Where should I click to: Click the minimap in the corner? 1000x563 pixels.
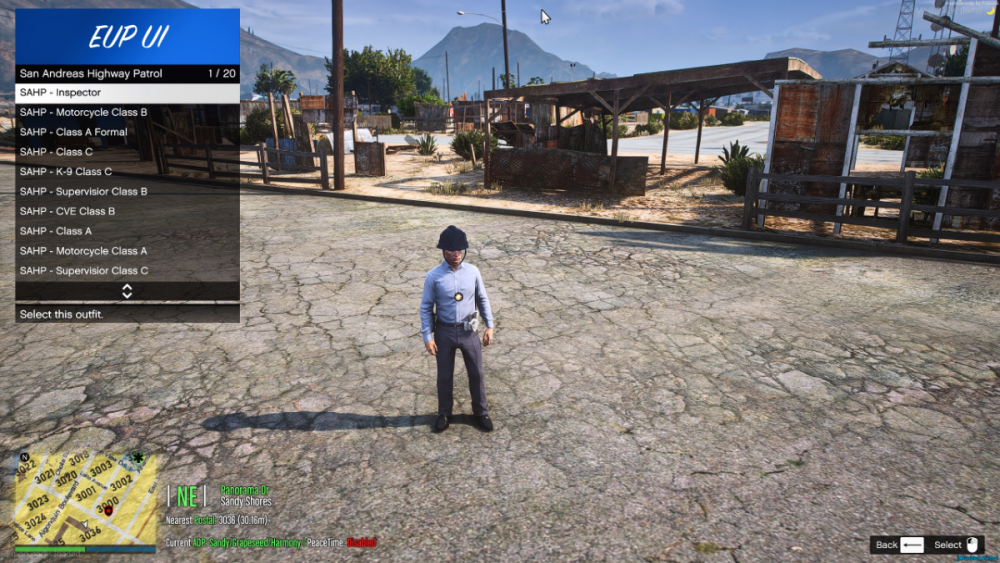coord(85,498)
